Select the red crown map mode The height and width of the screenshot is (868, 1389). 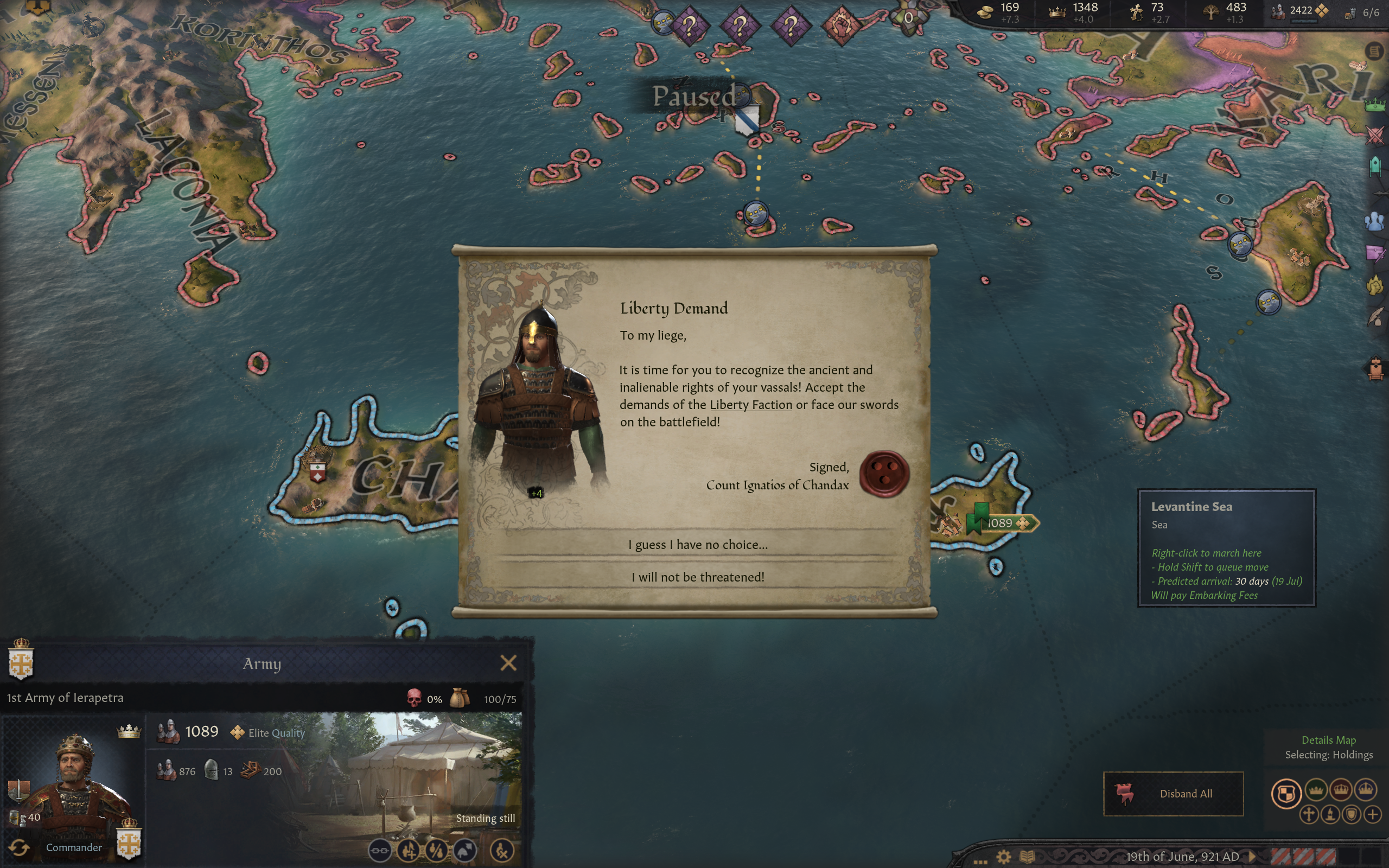click(x=1341, y=790)
